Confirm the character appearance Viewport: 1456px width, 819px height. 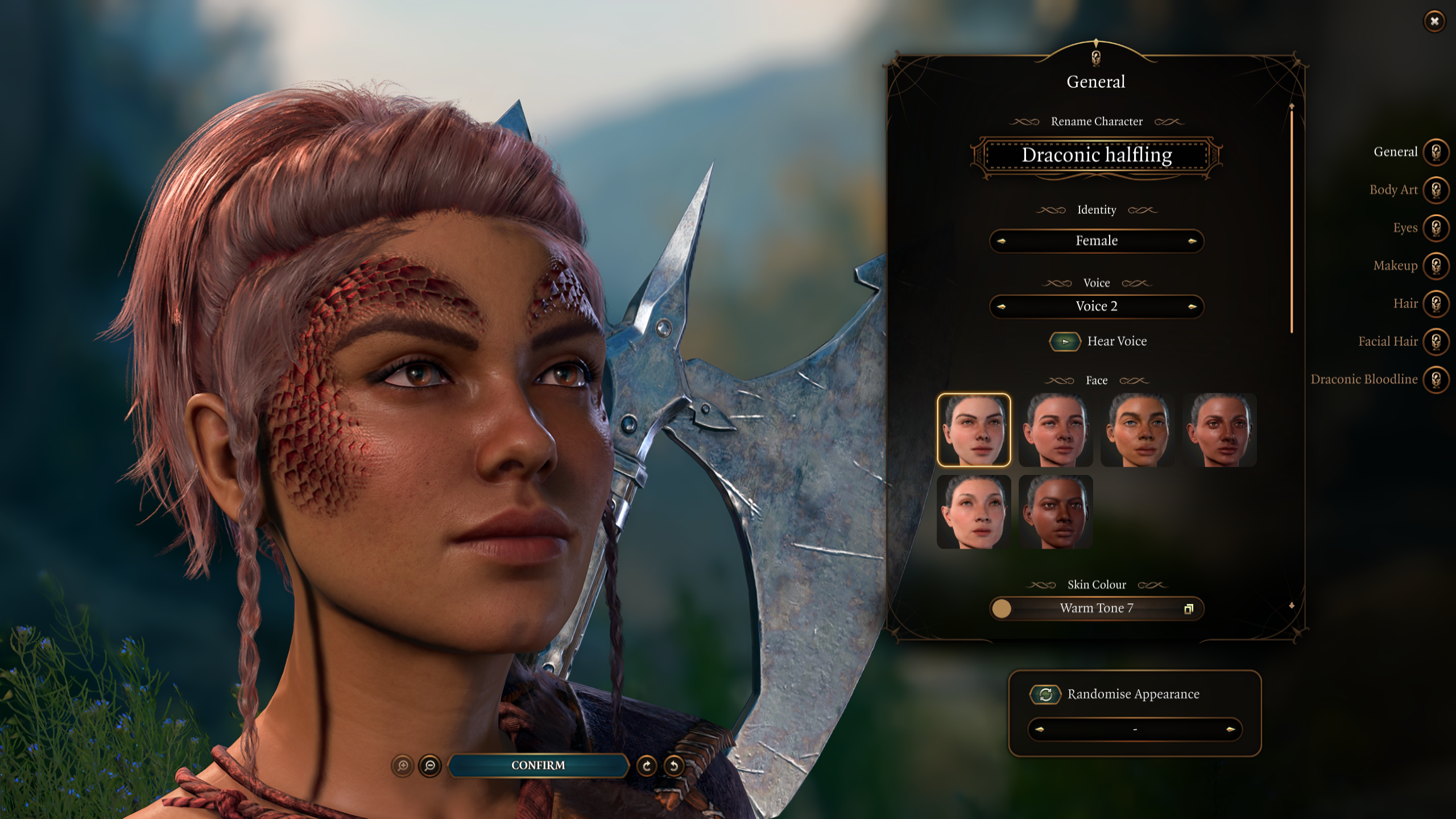tap(538, 766)
